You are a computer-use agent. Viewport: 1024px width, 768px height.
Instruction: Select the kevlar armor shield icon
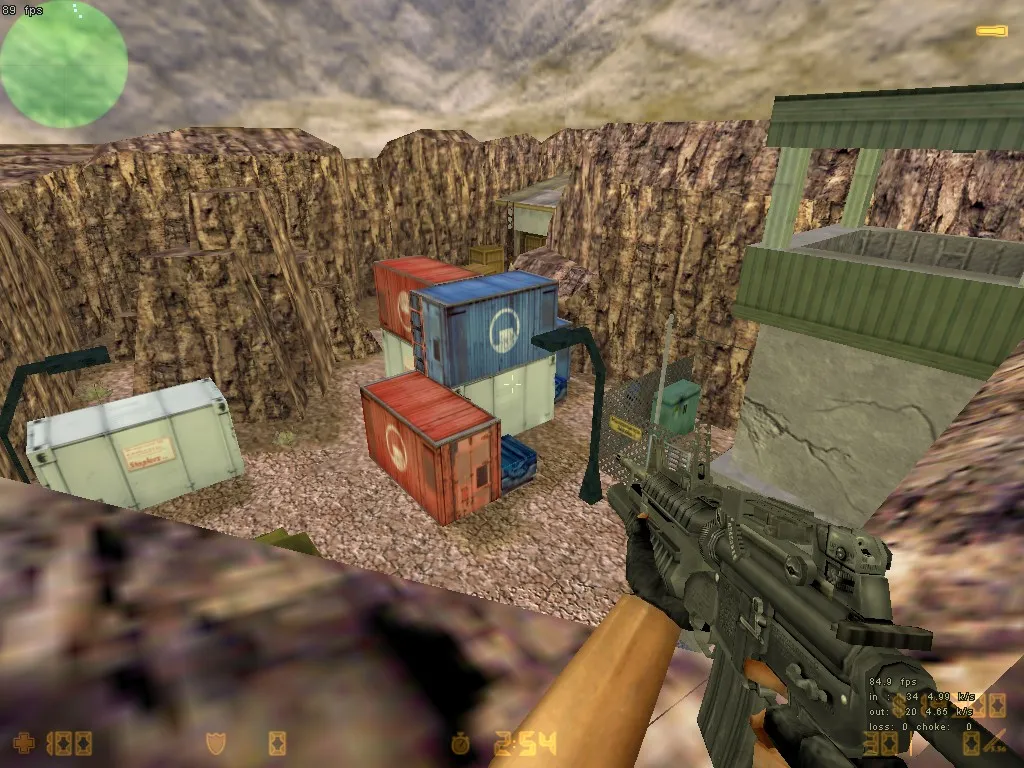pyautogui.click(x=214, y=743)
